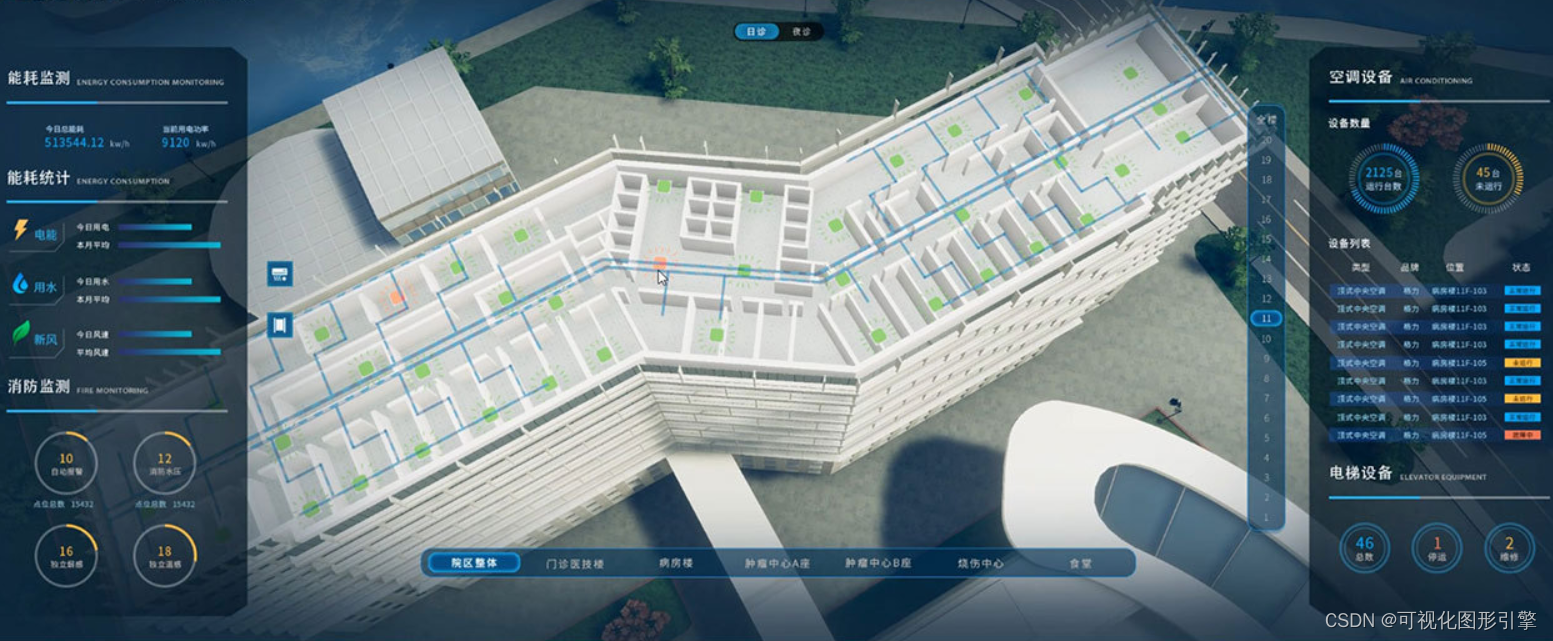The height and width of the screenshot is (641, 1553).
Task: Click the elevator door icon button
Action: [280, 324]
